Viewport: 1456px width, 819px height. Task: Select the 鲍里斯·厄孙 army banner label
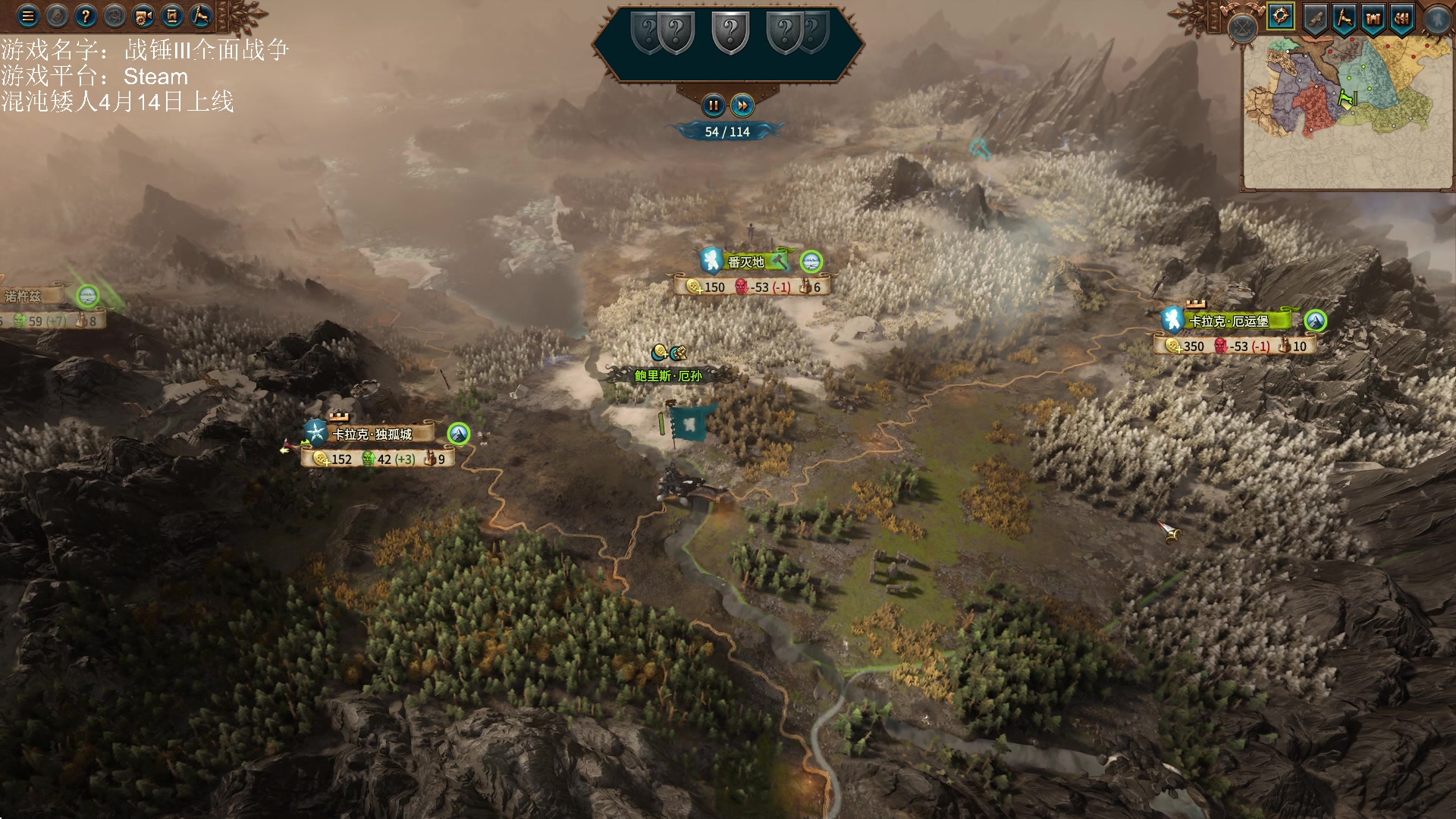(668, 375)
